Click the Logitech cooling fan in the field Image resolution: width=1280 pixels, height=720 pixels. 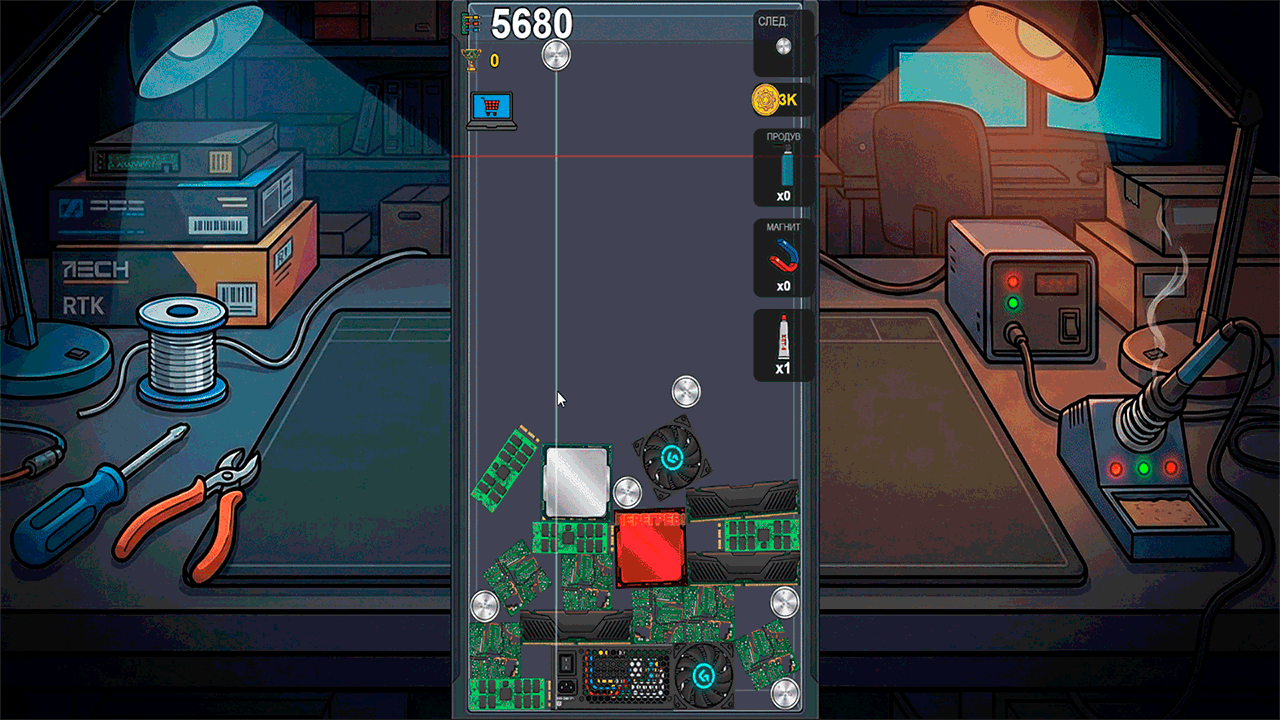click(671, 456)
